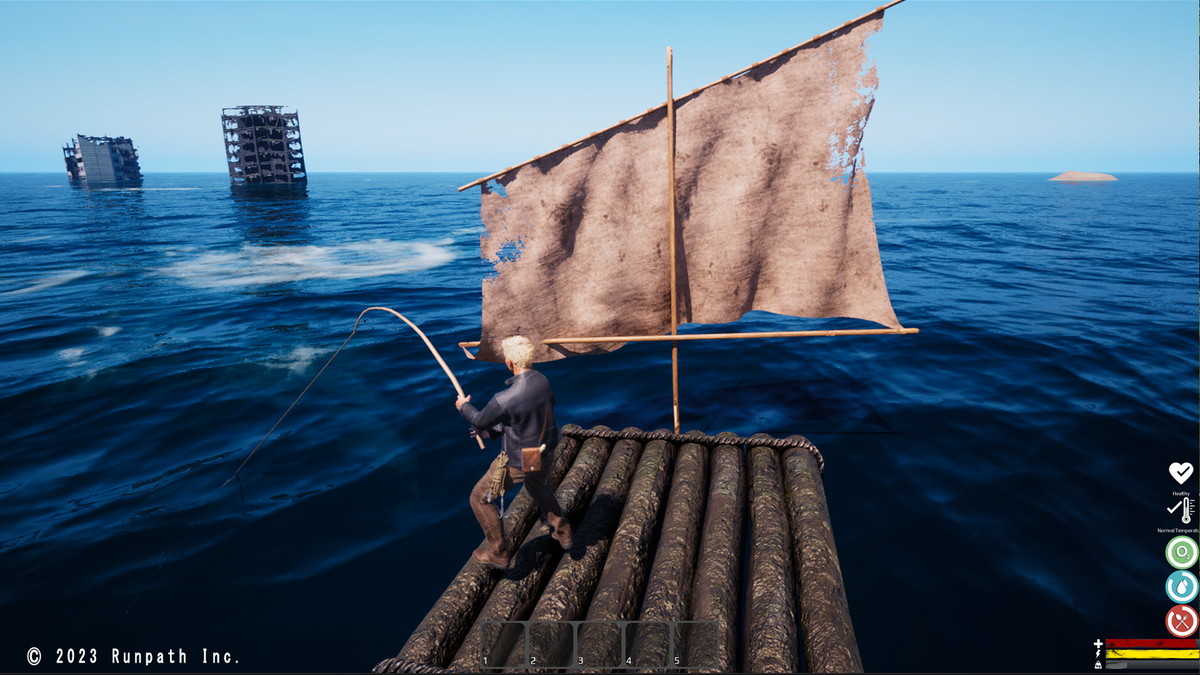Select the green O2 oxygen icon
This screenshot has height=675, width=1200.
pos(1181,552)
